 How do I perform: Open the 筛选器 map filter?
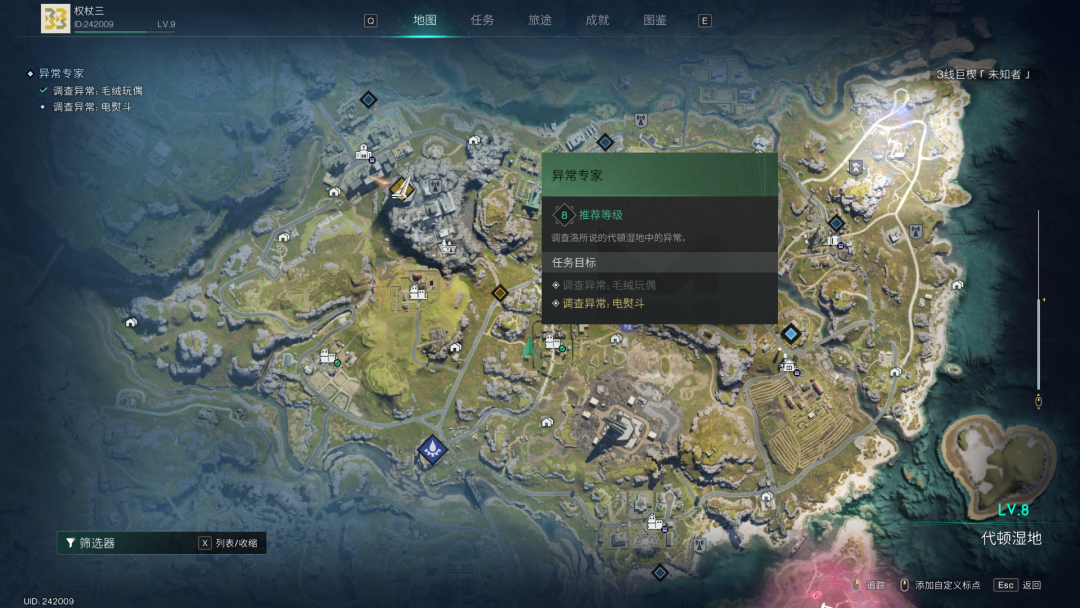pyautogui.click(x=97, y=543)
